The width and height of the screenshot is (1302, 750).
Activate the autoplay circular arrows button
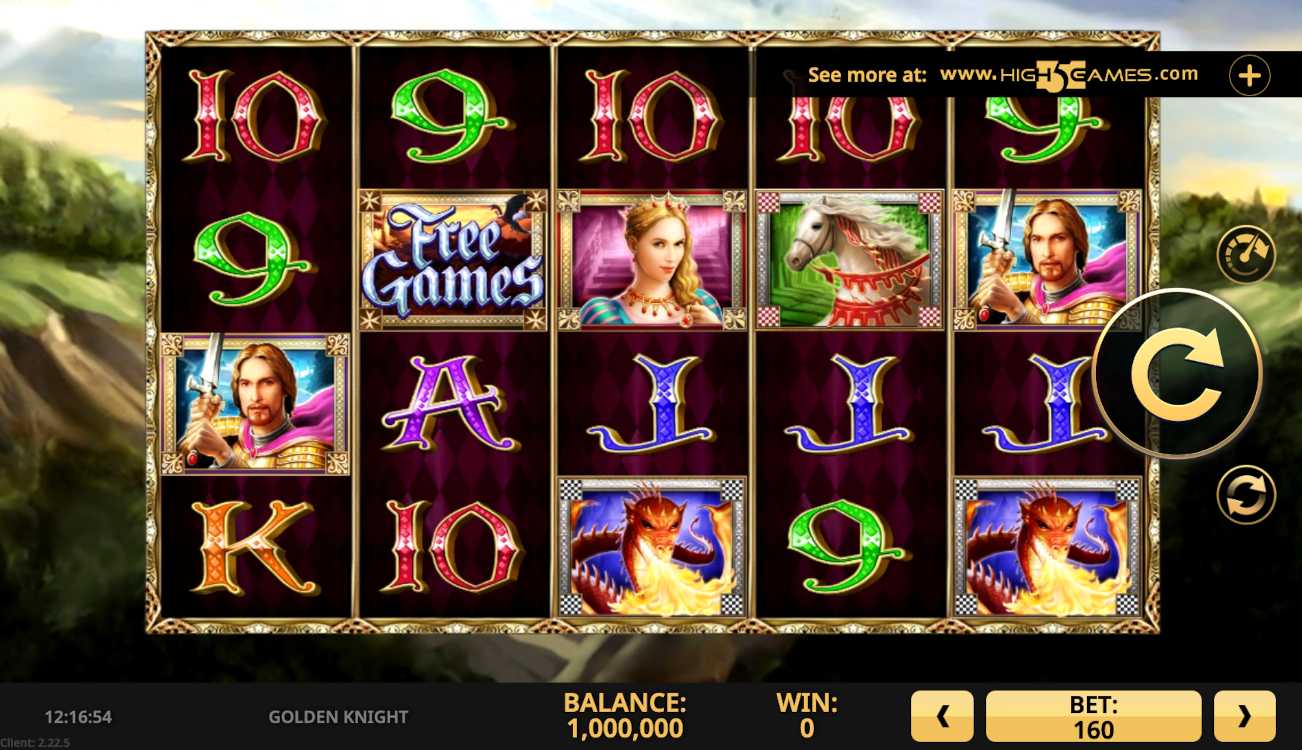(x=1245, y=495)
